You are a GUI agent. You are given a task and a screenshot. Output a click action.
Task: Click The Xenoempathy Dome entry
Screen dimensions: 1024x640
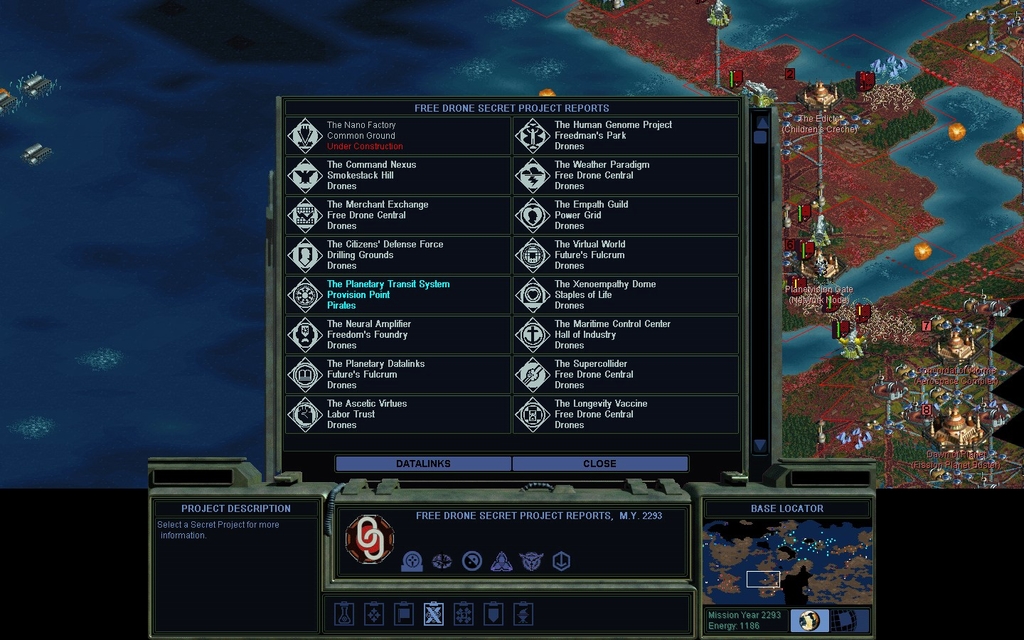626,295
